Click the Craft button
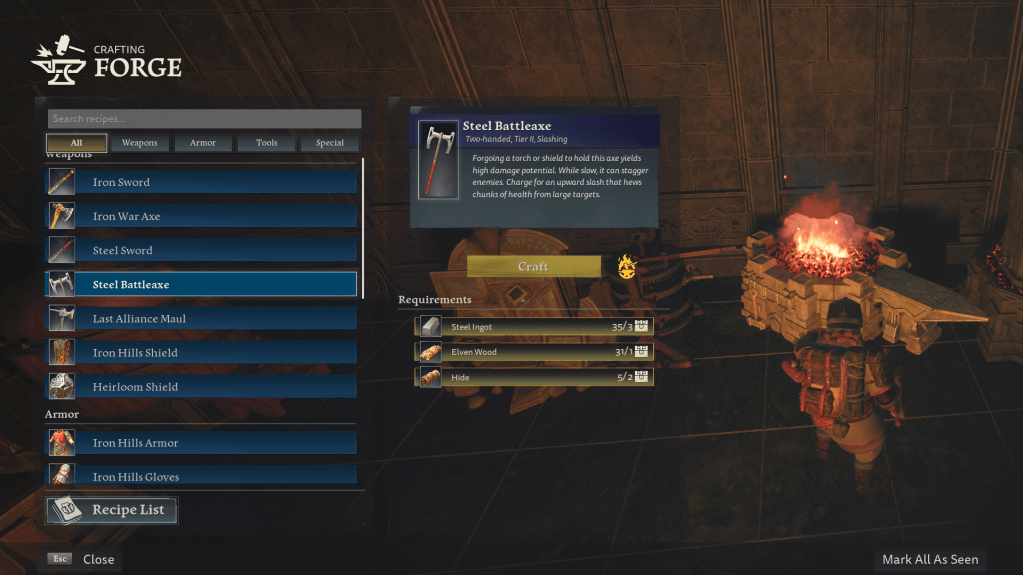This screenshot has width=1023, height=575. (x=533, y=267)
